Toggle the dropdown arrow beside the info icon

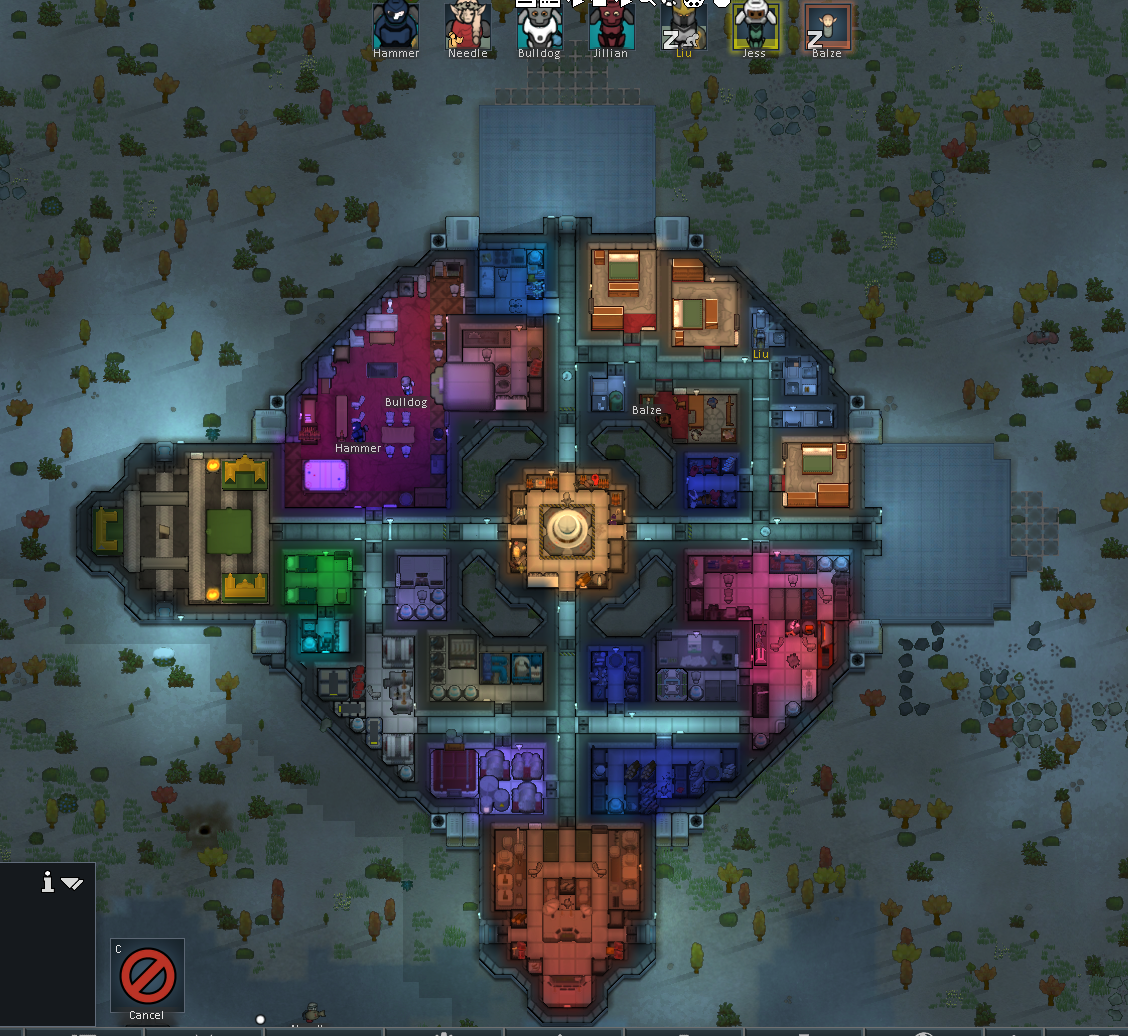click(72, 883)
